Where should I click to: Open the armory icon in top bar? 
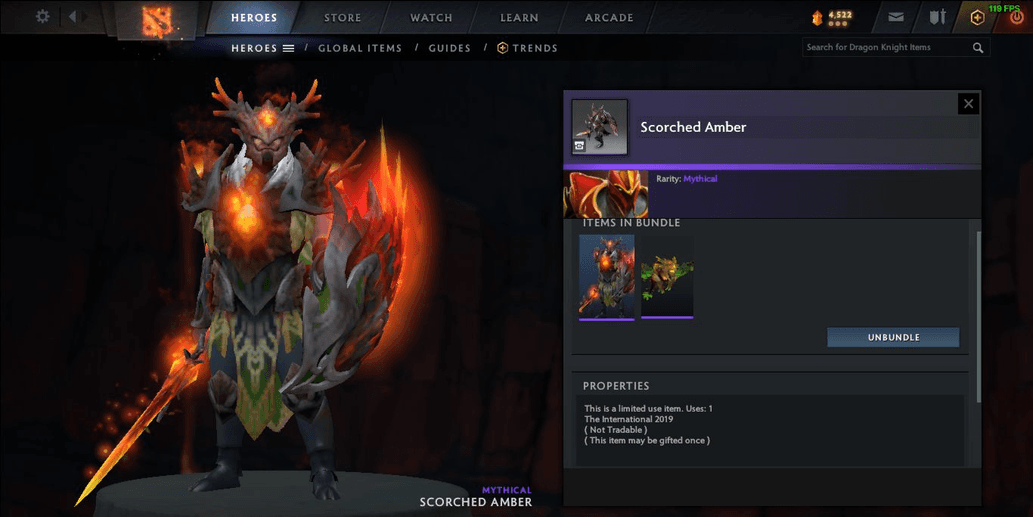937,17
